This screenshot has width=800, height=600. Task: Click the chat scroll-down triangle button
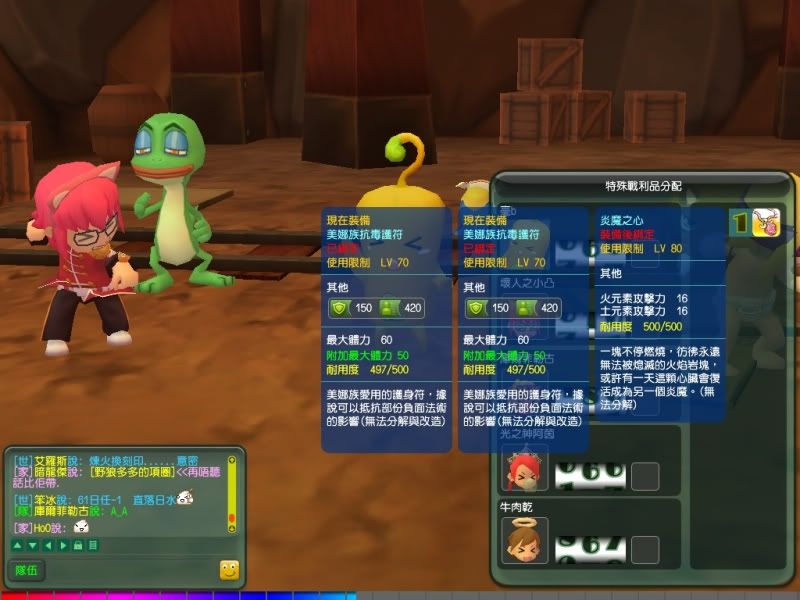[30, 545]
